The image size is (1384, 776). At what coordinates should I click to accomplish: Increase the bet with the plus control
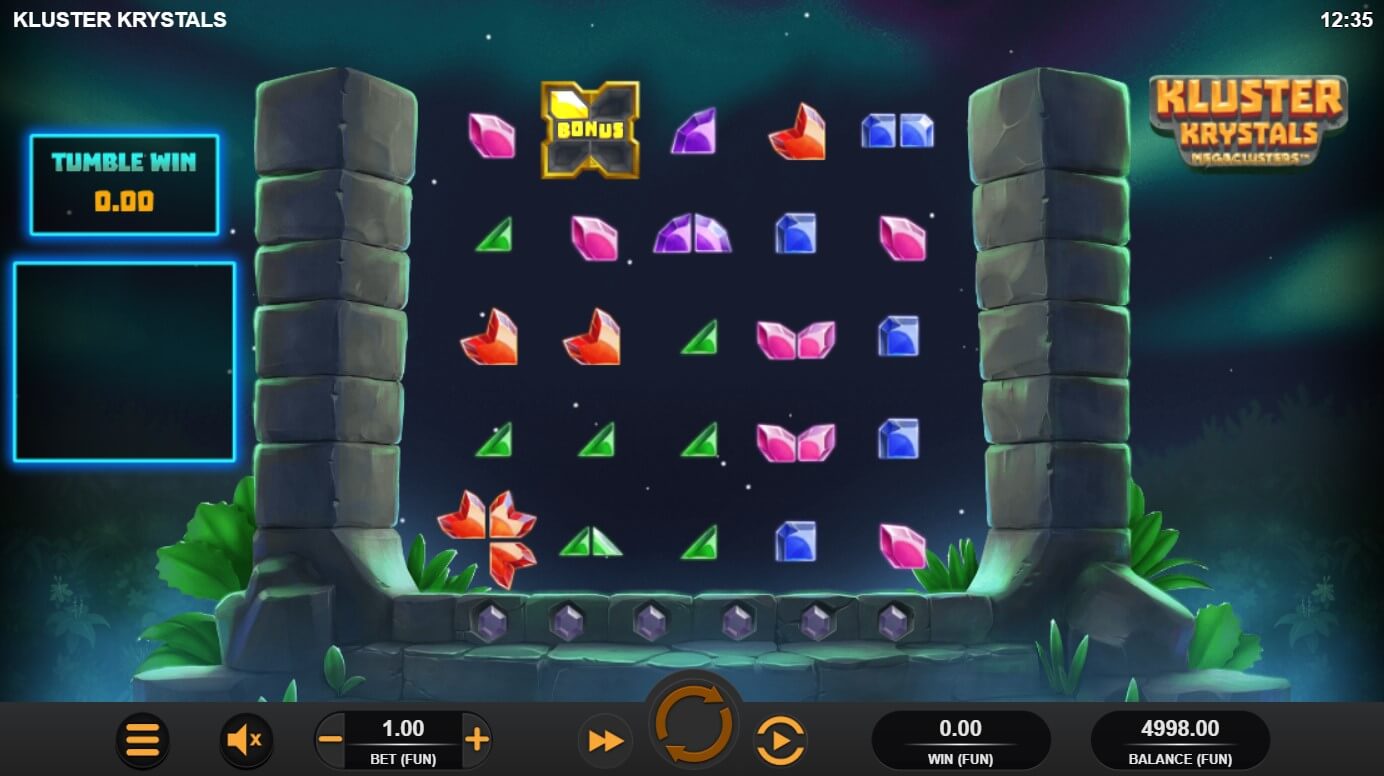(x=477, y=739)
